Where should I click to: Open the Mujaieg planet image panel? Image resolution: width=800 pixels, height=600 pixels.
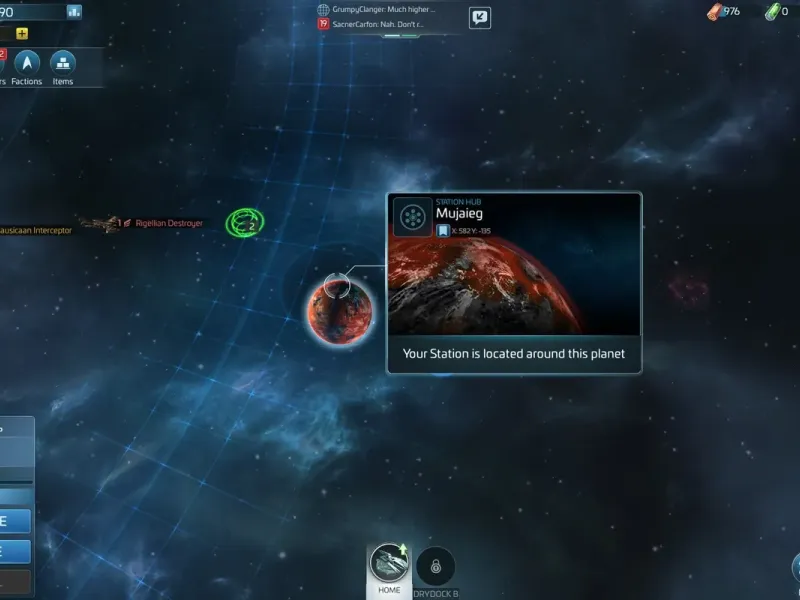pos(514,285)
